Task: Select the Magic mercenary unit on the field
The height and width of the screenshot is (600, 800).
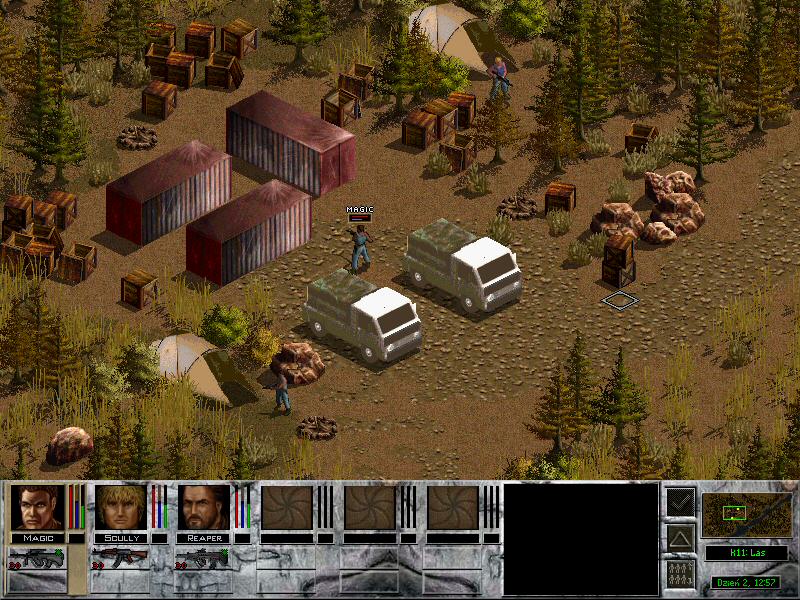Action: 360,247
